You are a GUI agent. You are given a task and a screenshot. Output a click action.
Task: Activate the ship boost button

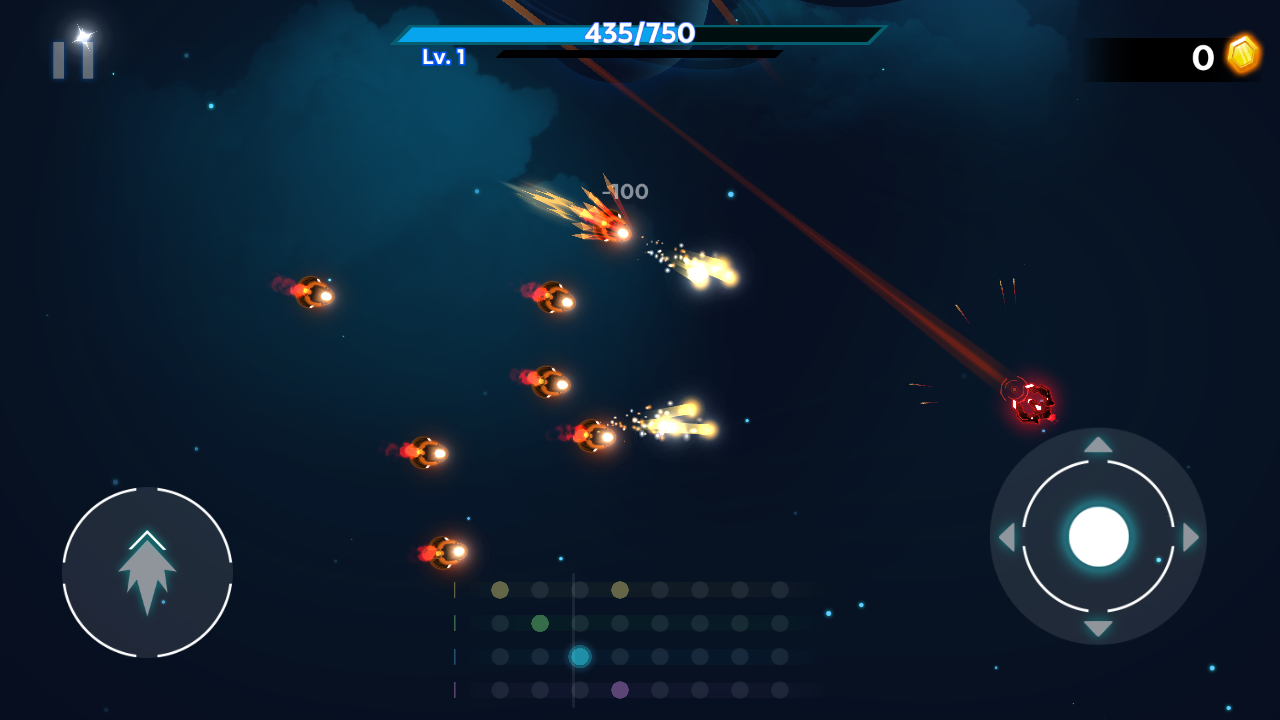click(x=147, y=572)
